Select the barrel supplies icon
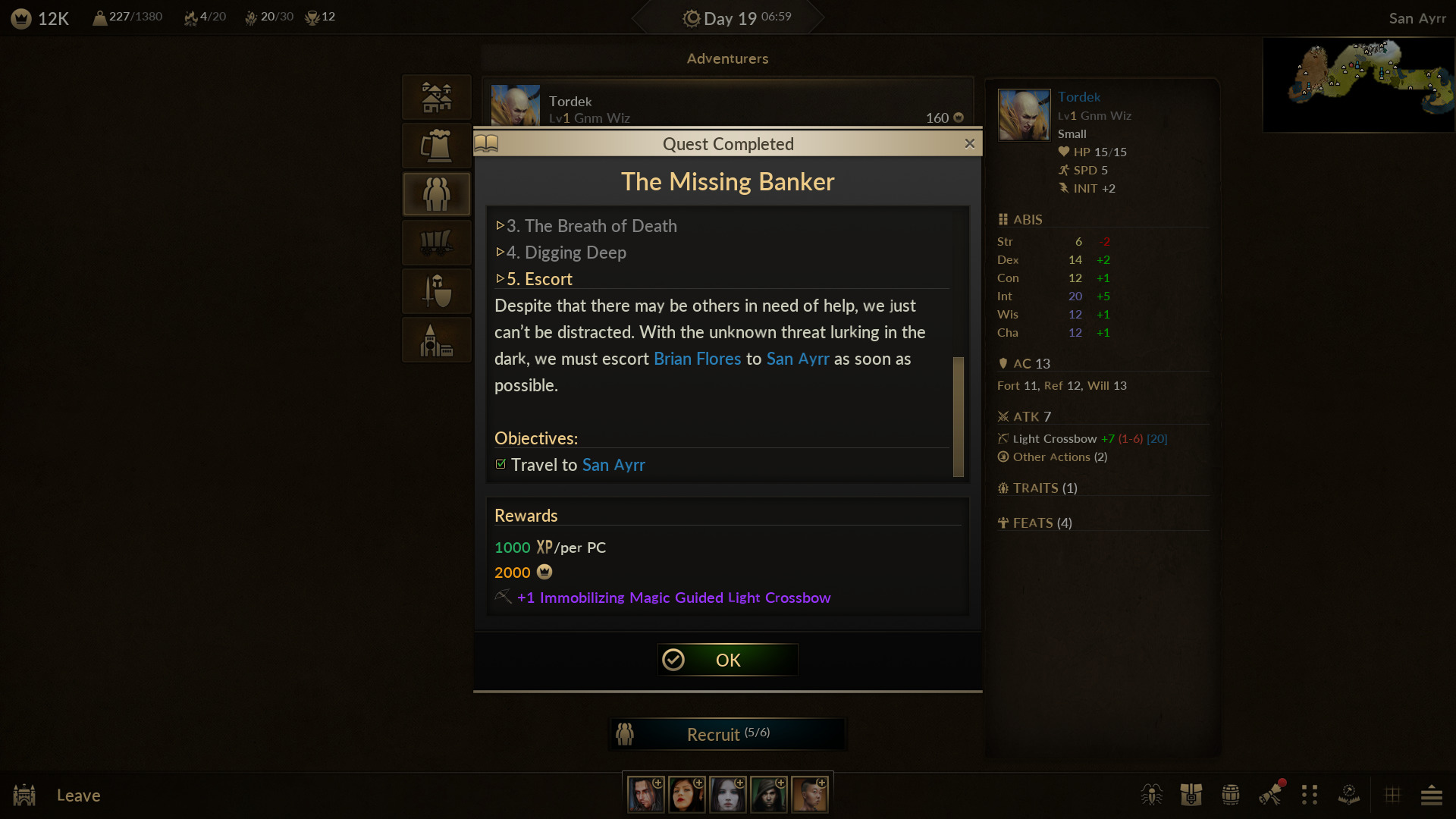 pos(1230,795)
